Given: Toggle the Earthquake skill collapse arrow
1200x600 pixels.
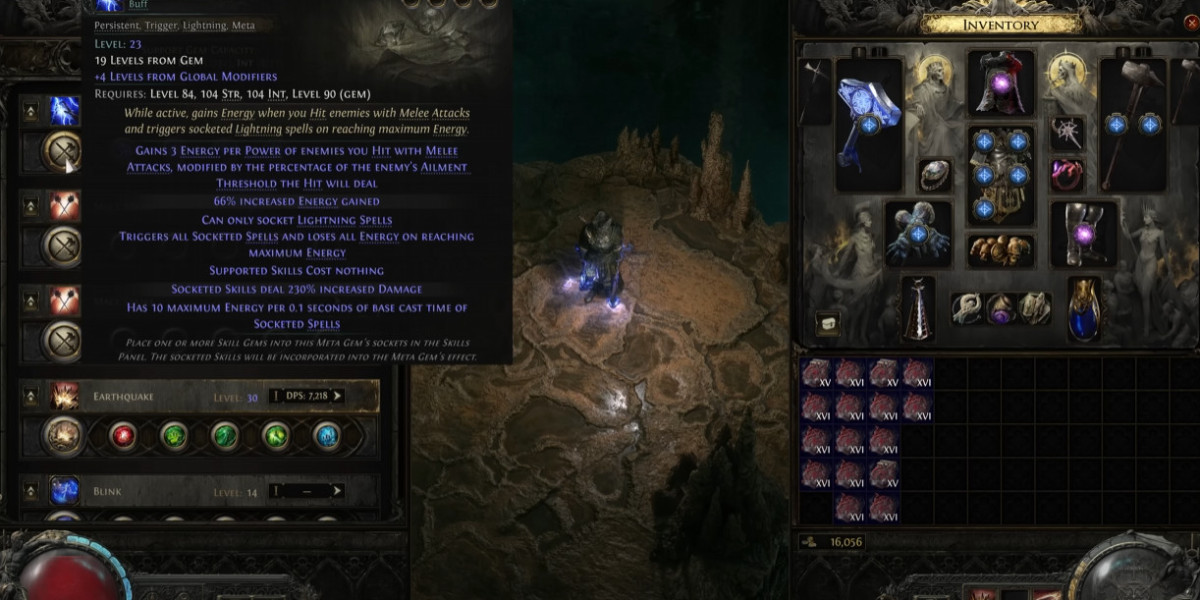Looking at the screenshot, I should tap(31, 396).
